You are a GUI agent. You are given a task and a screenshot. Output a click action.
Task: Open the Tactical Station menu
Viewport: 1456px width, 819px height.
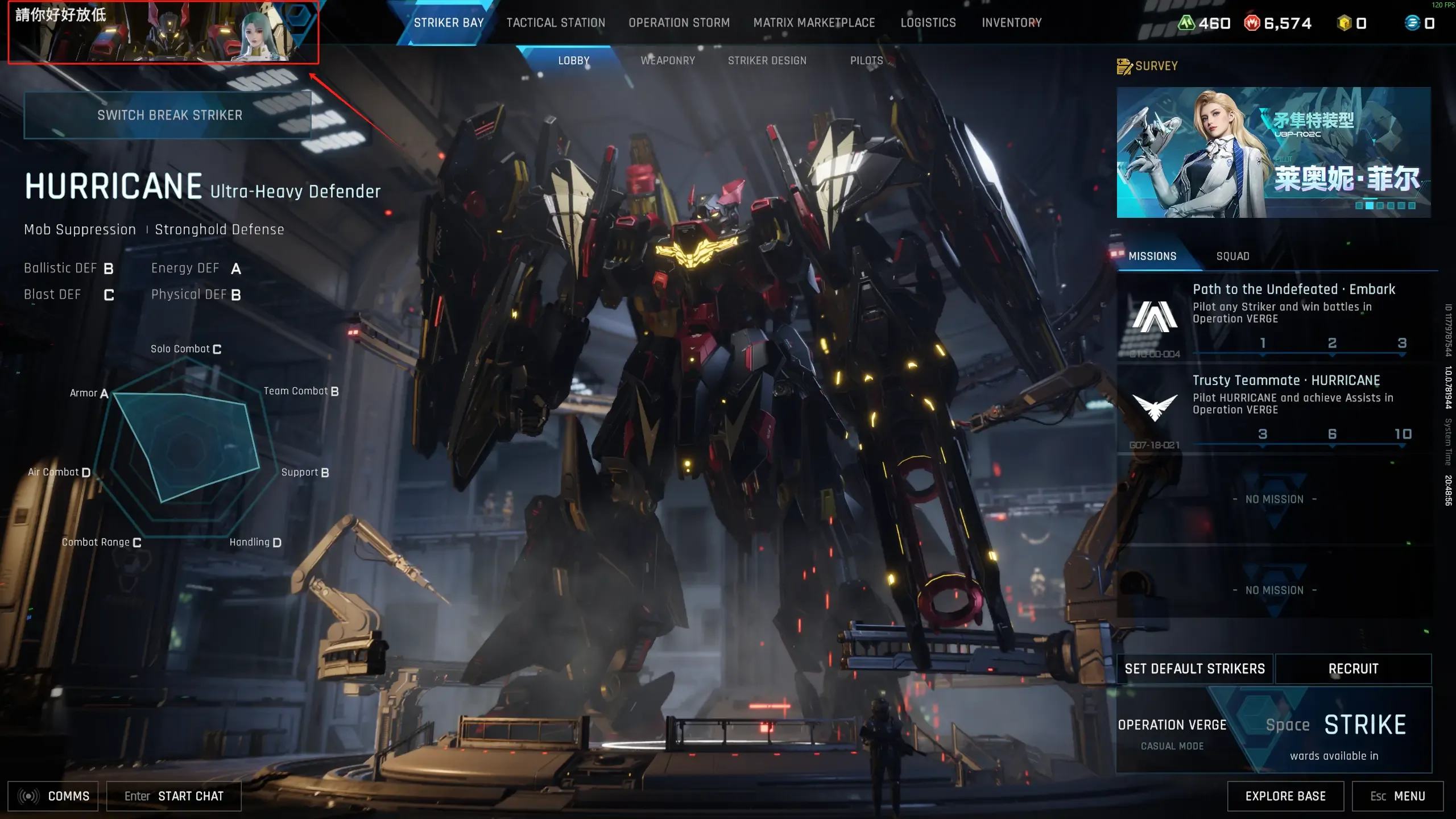(x=556, y=23)
